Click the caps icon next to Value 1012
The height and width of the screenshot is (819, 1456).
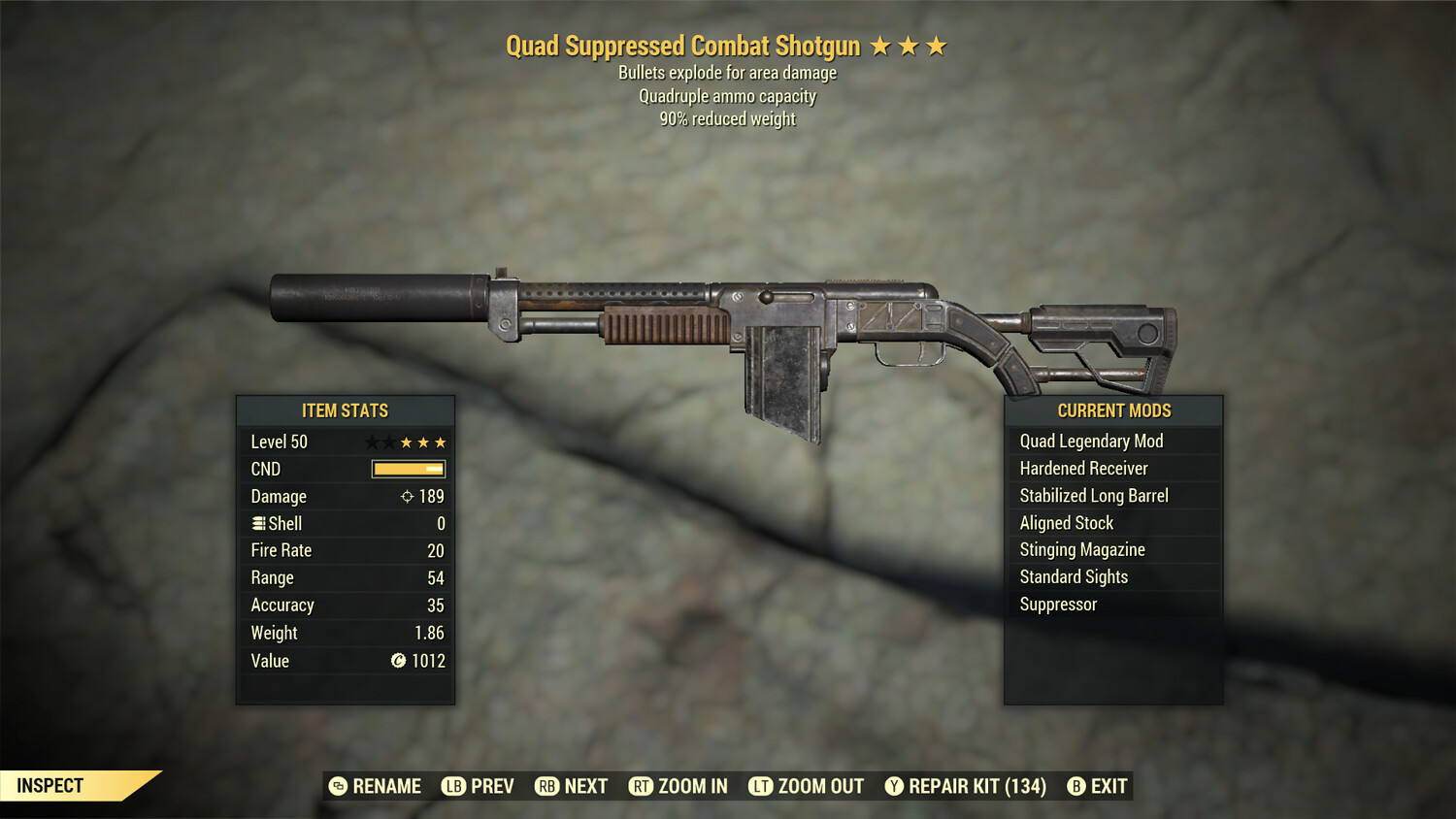397,661
